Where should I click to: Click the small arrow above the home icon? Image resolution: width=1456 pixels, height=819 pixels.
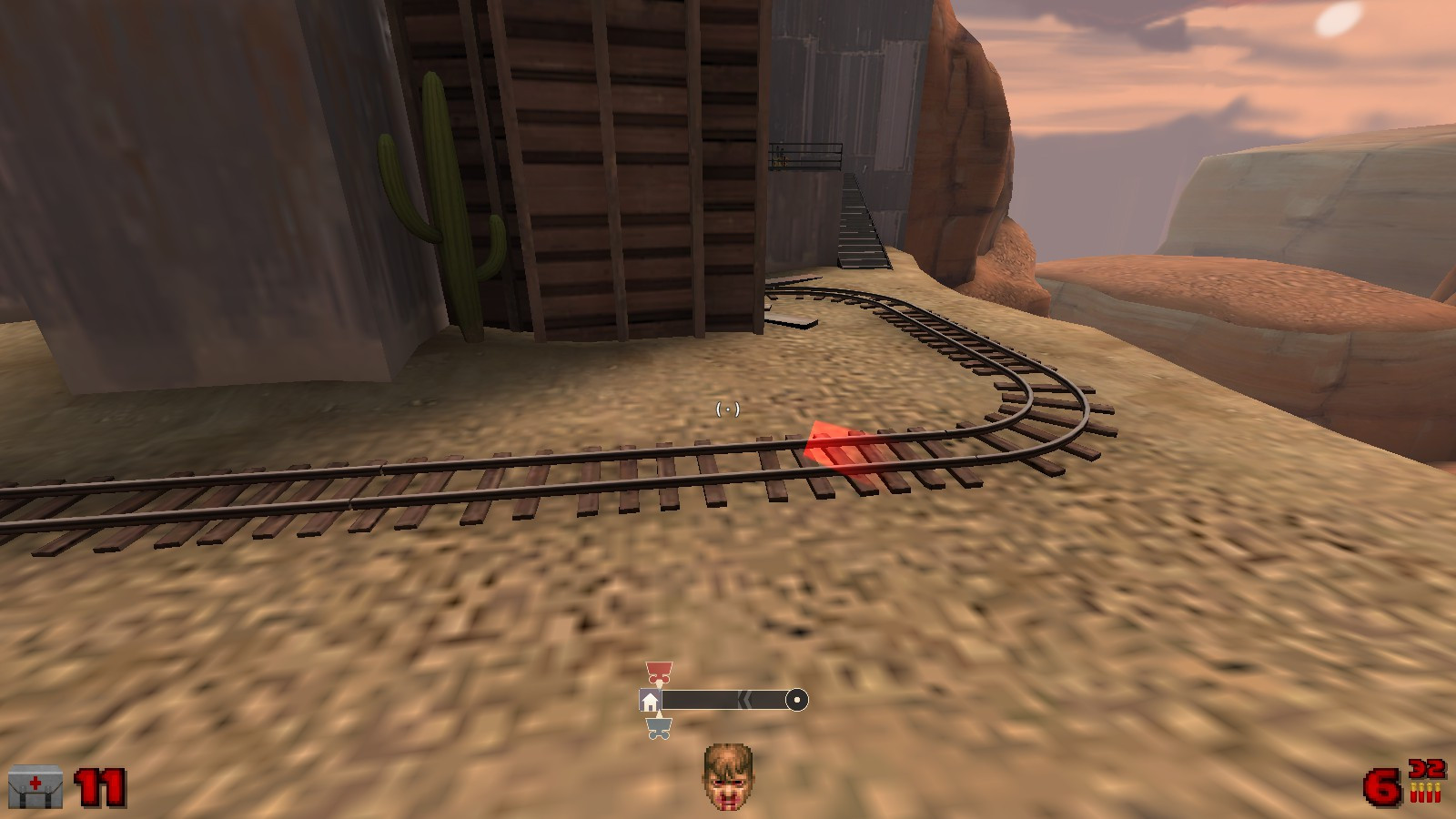(658, 684)
